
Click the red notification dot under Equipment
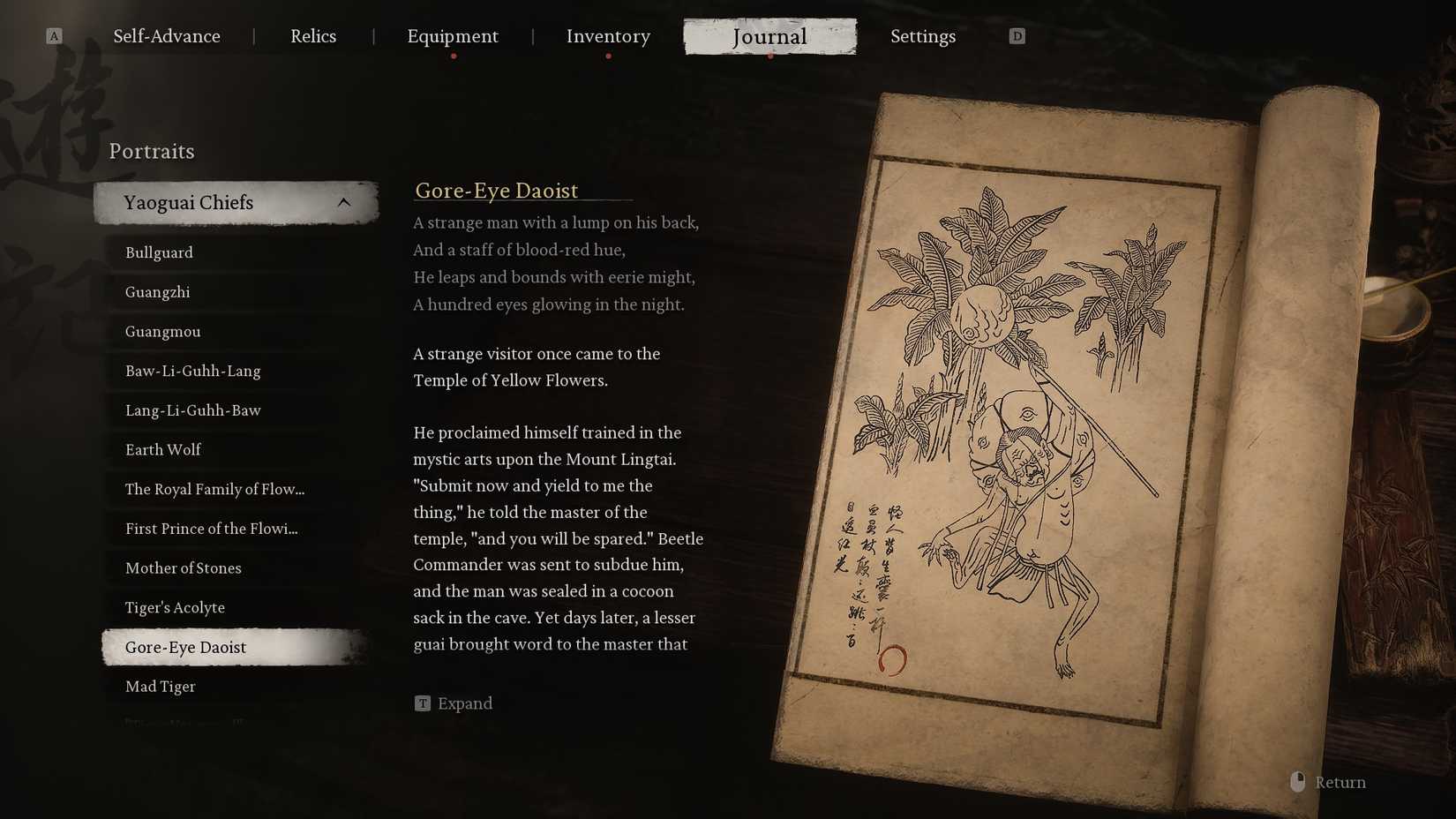(x=454, y=55)
